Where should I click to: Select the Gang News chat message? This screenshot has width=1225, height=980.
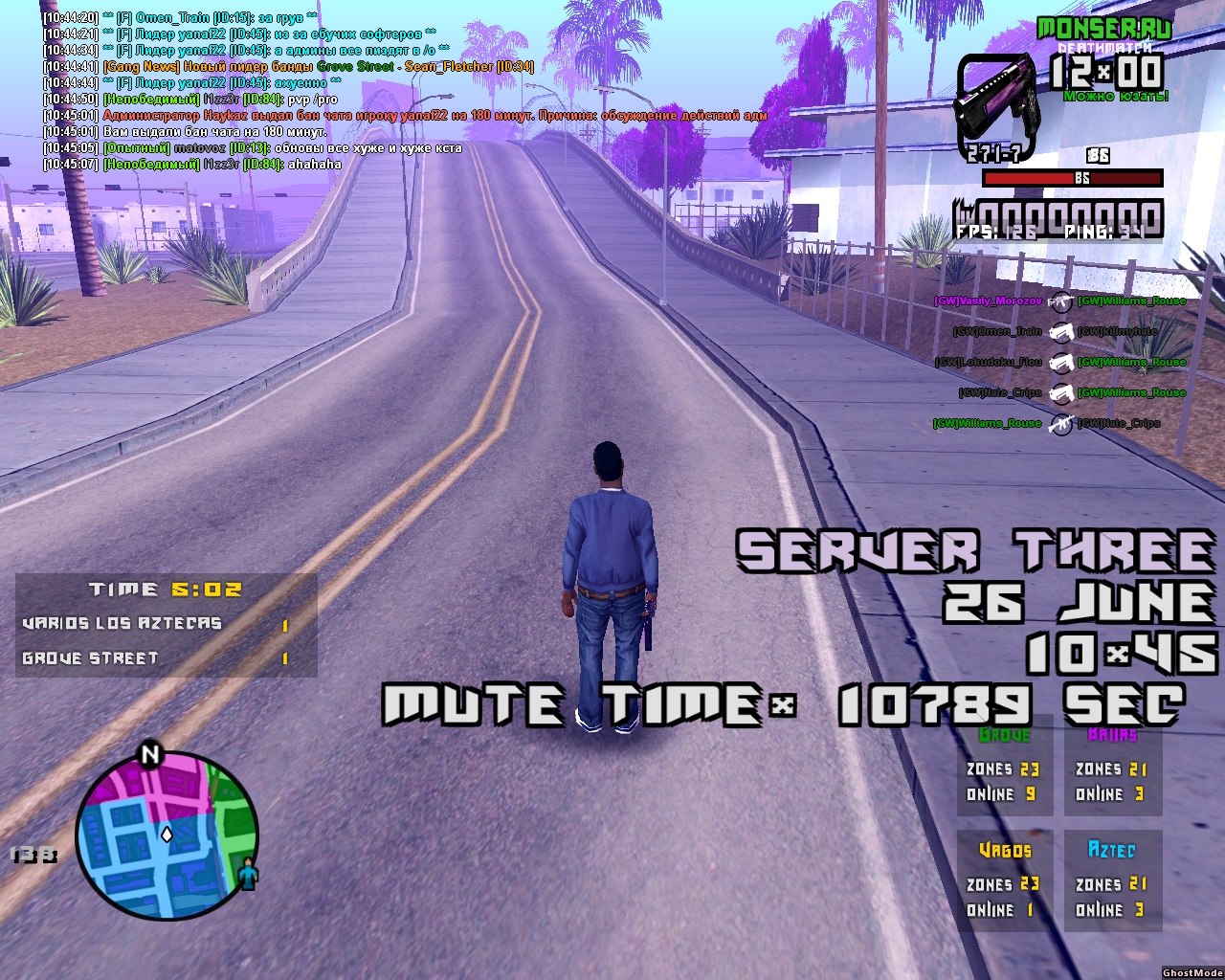tap(318, 67)
